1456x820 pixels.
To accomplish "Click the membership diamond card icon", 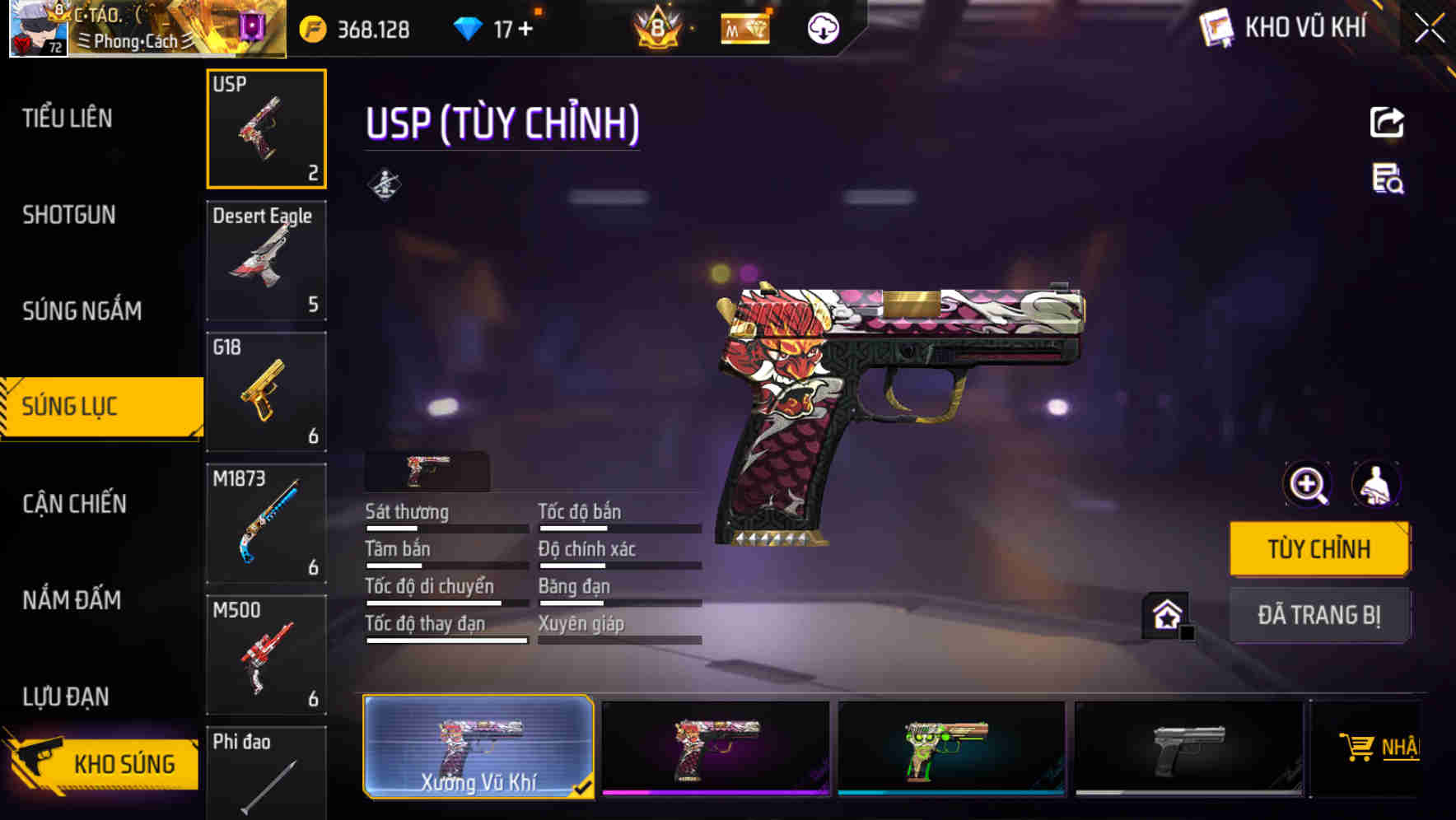I will pyautogui.click(x=744, y=27).
